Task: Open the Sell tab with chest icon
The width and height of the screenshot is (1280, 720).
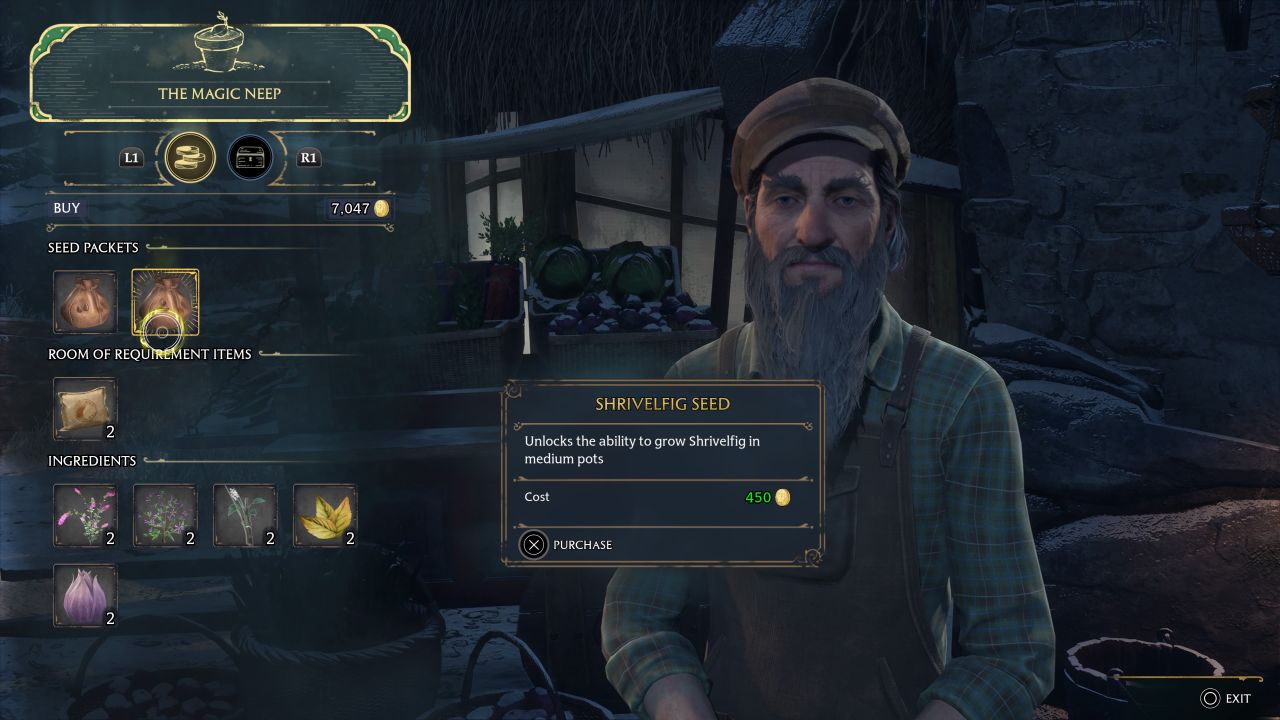Action: [250, 157]
